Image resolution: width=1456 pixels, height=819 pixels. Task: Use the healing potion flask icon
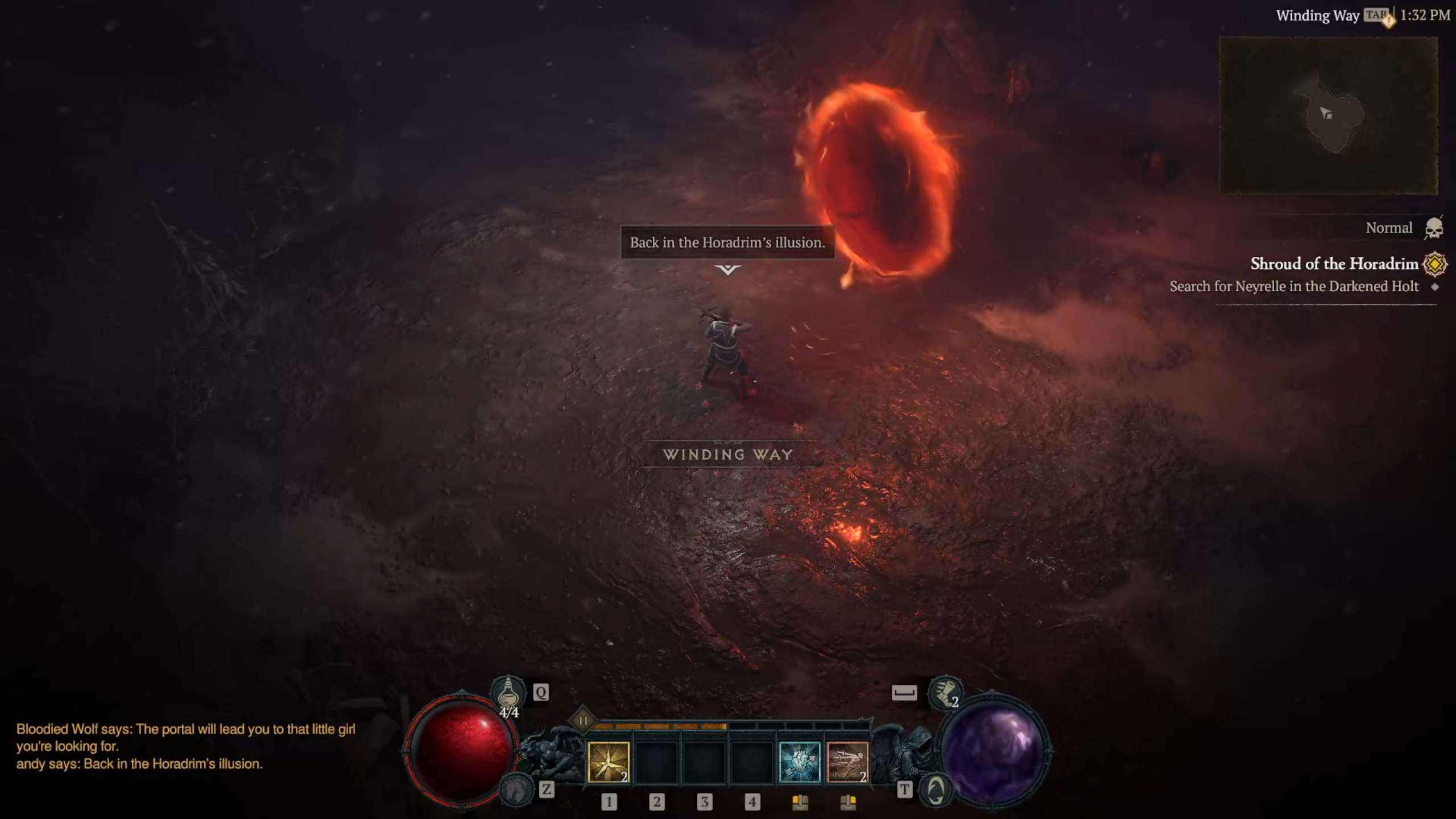point(508,693)
